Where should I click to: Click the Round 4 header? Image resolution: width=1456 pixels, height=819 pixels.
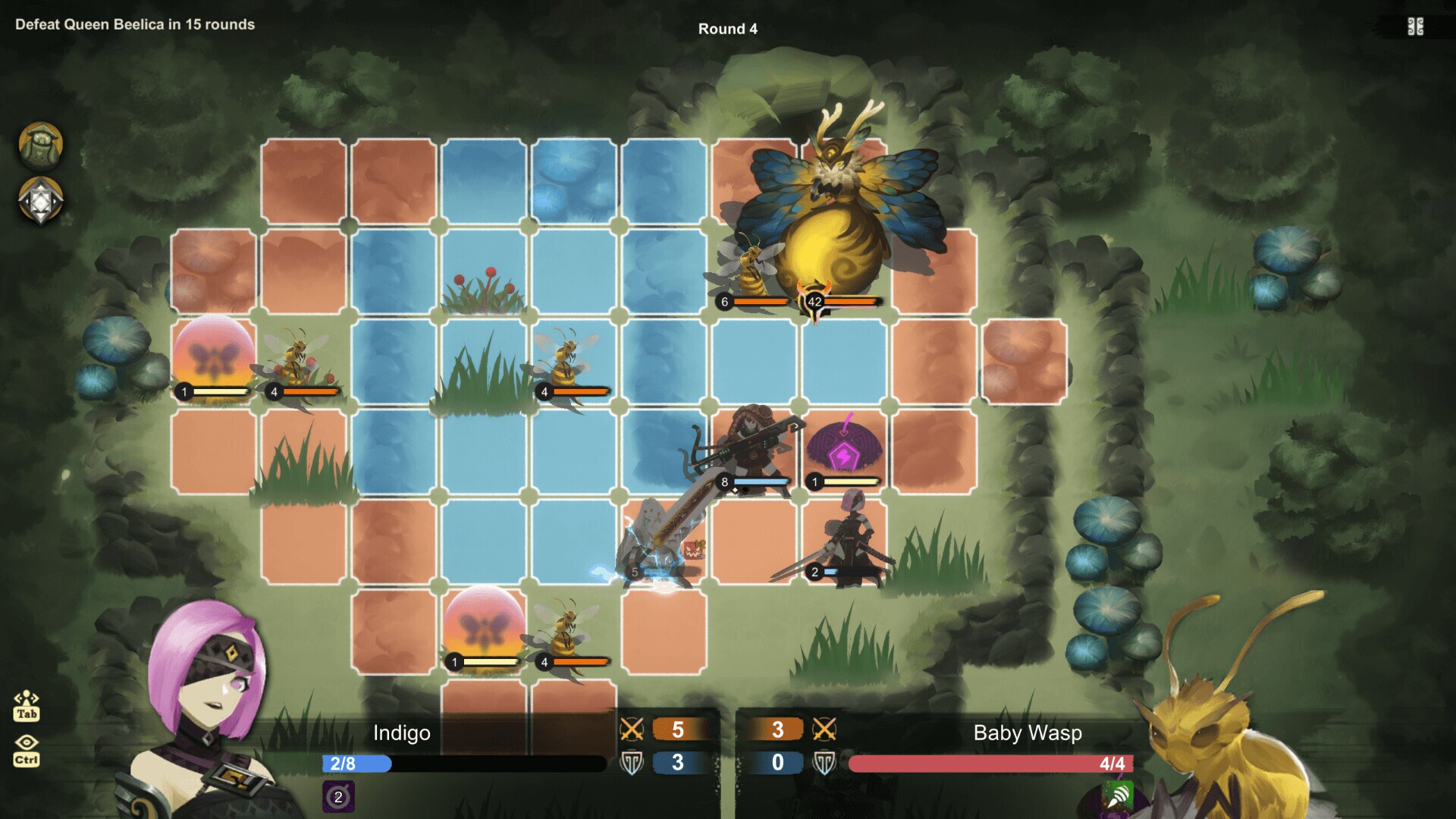pyautogui.click(x=729, y=29)
